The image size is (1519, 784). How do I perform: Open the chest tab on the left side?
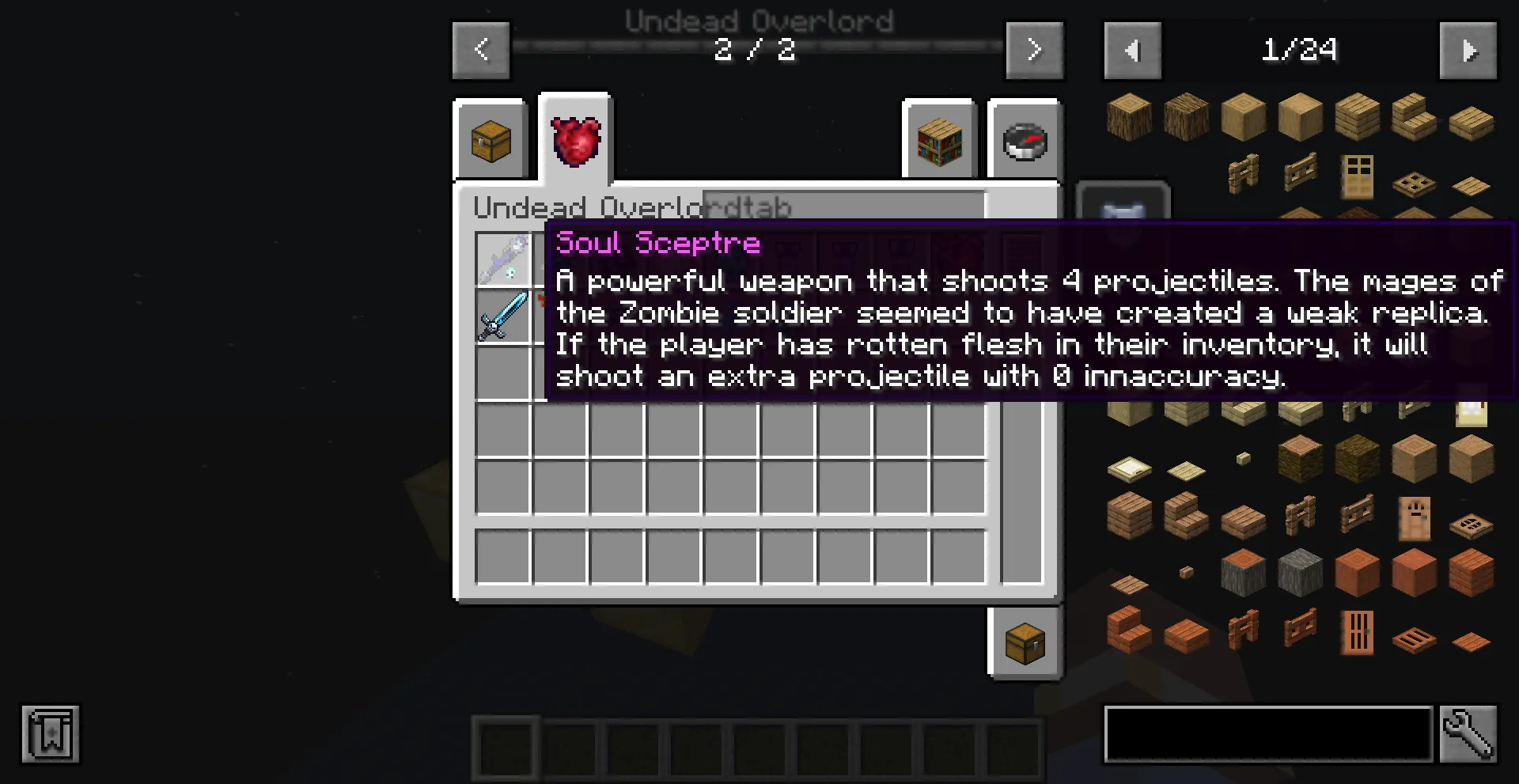pyautogui.click(x=489, y=141)
